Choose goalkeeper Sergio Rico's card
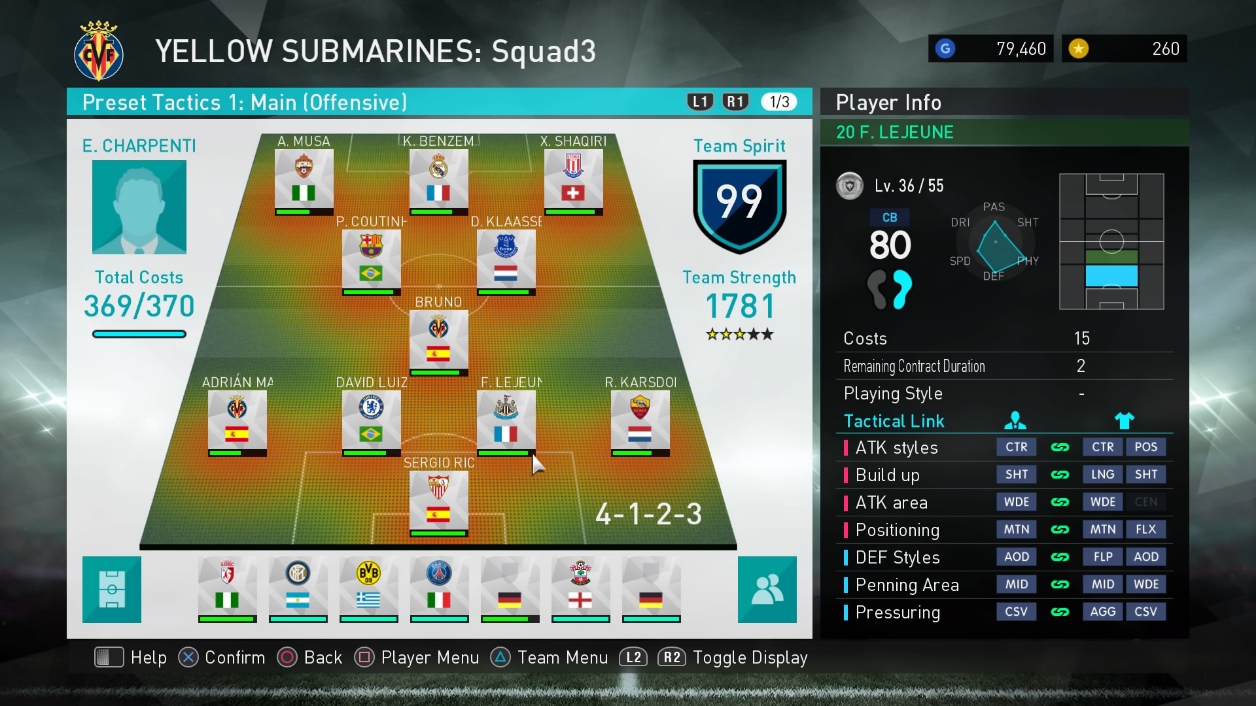 click(438, 502)
